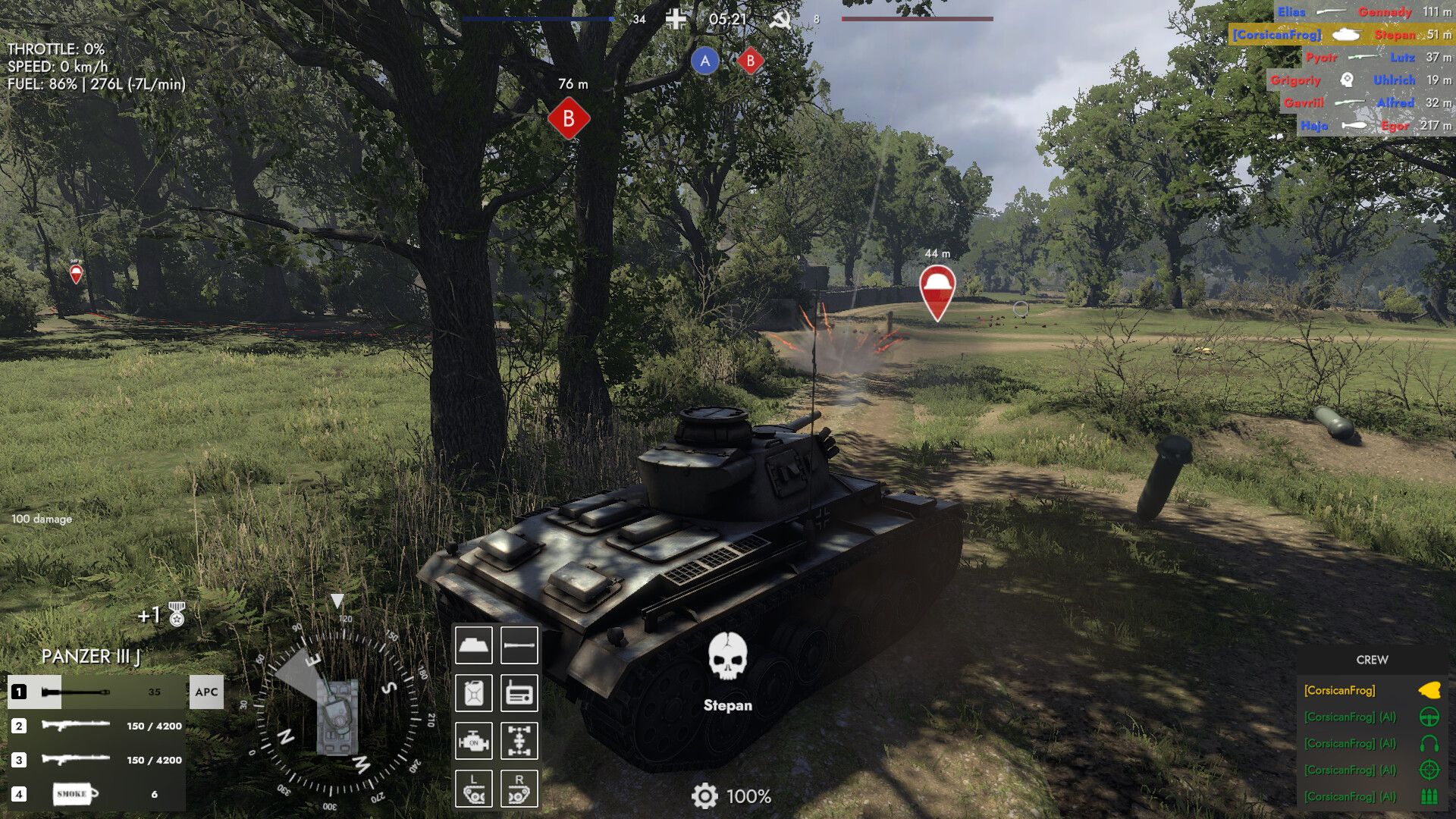Switch to machine gun slot 2
Image resolution: width=1456 pixels, height=819 pixels.
coord(96,726)
